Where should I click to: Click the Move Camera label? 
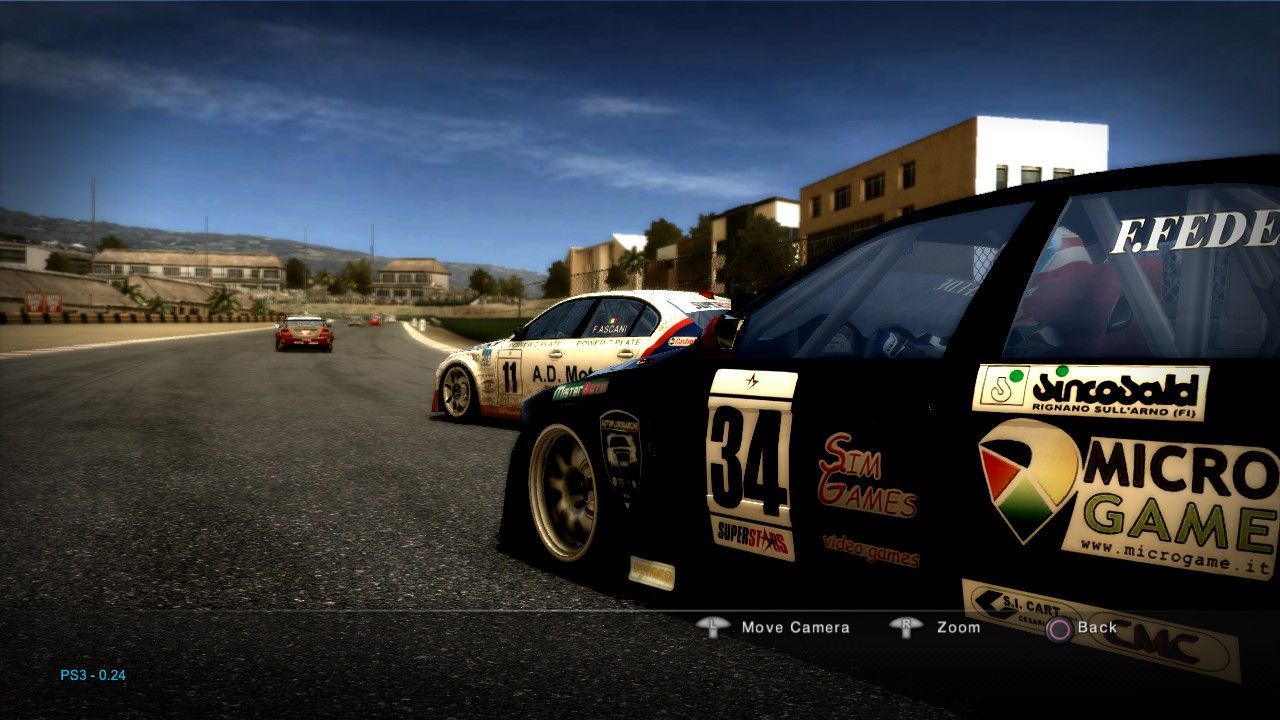pyautogui.click(x=794, y=627)
